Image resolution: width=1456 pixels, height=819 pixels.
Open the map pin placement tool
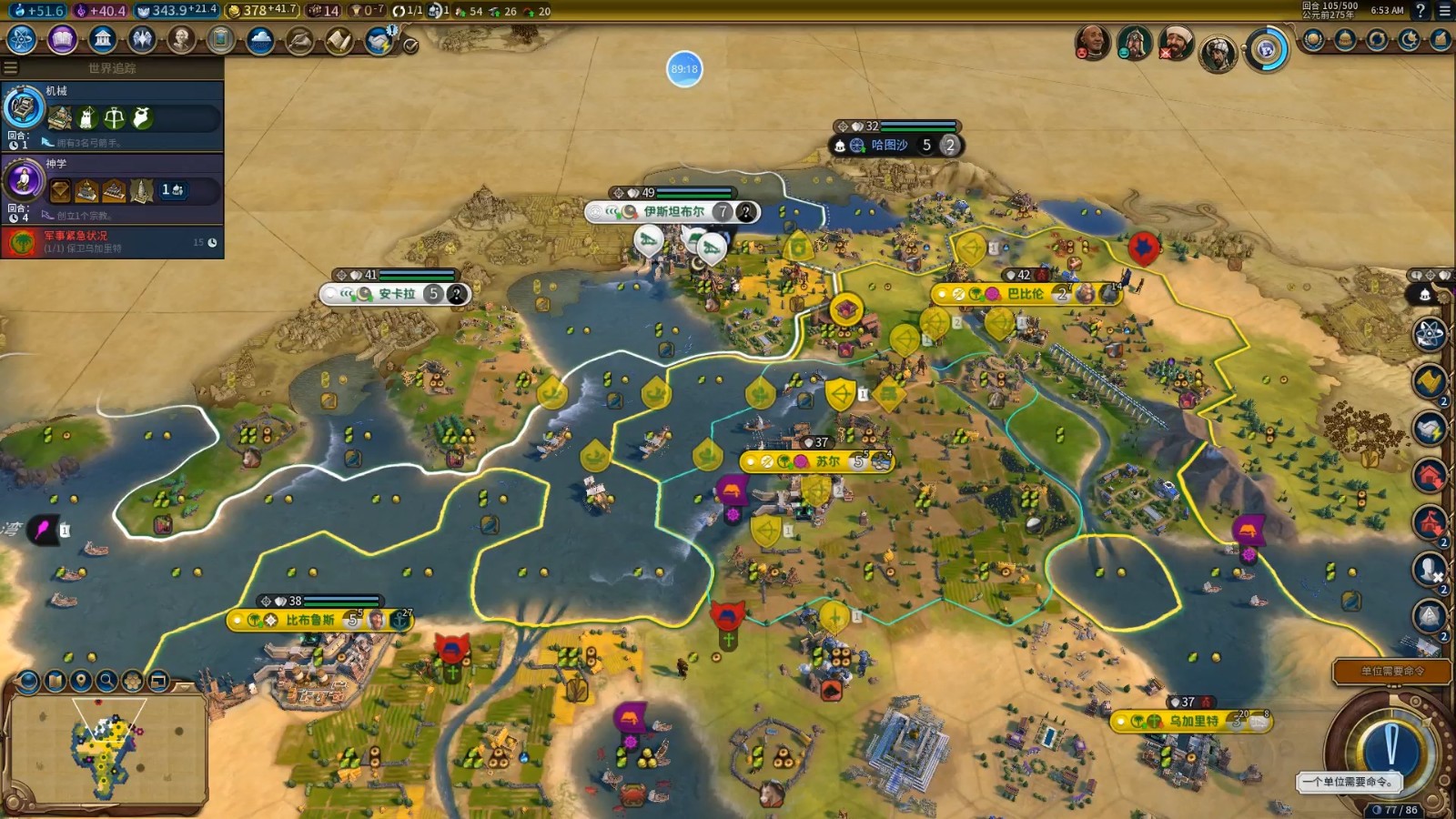click(81, 681)
